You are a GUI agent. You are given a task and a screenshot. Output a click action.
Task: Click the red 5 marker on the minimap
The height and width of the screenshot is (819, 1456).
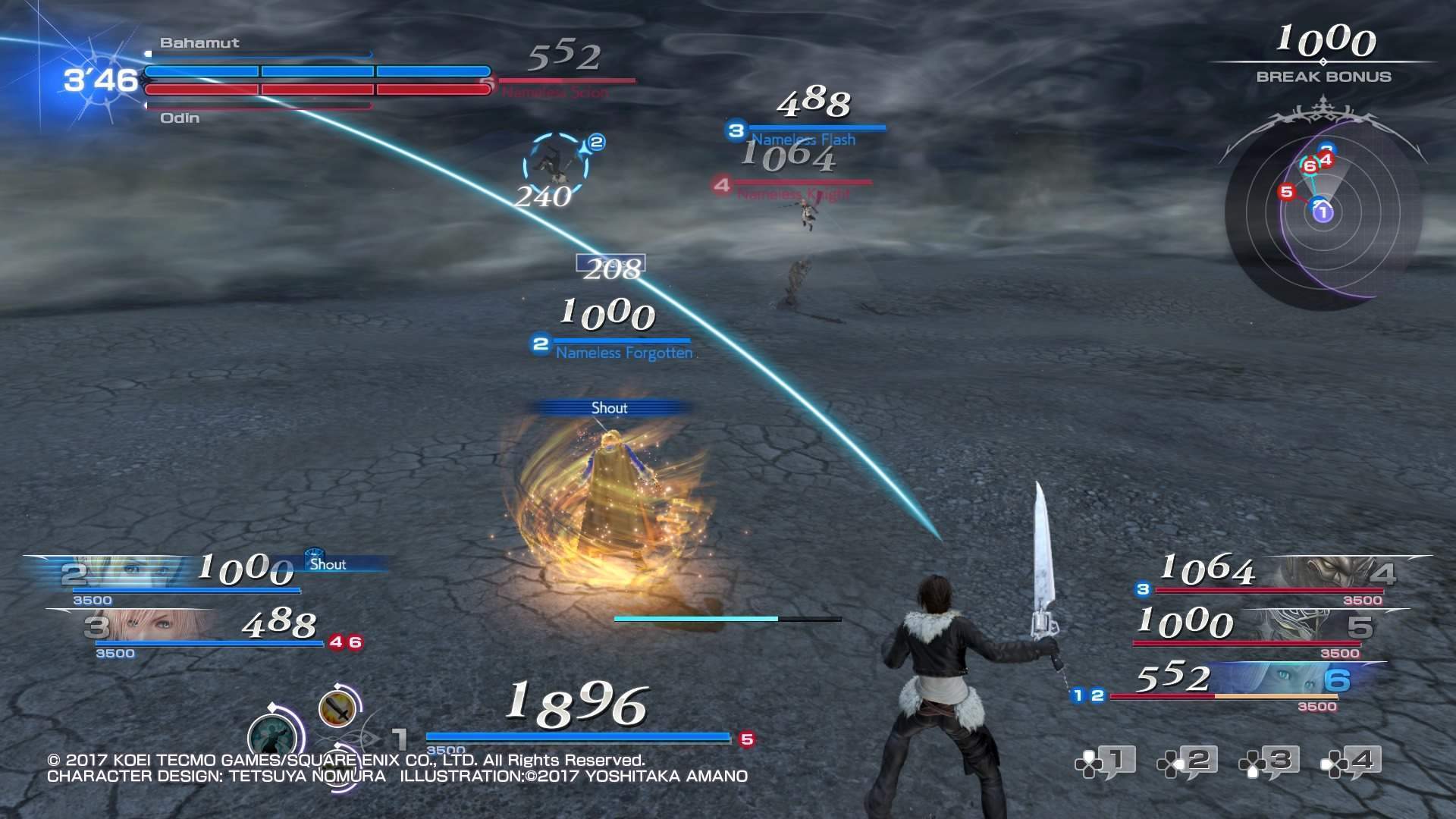pyautogui.click(x=1285, y=192)
